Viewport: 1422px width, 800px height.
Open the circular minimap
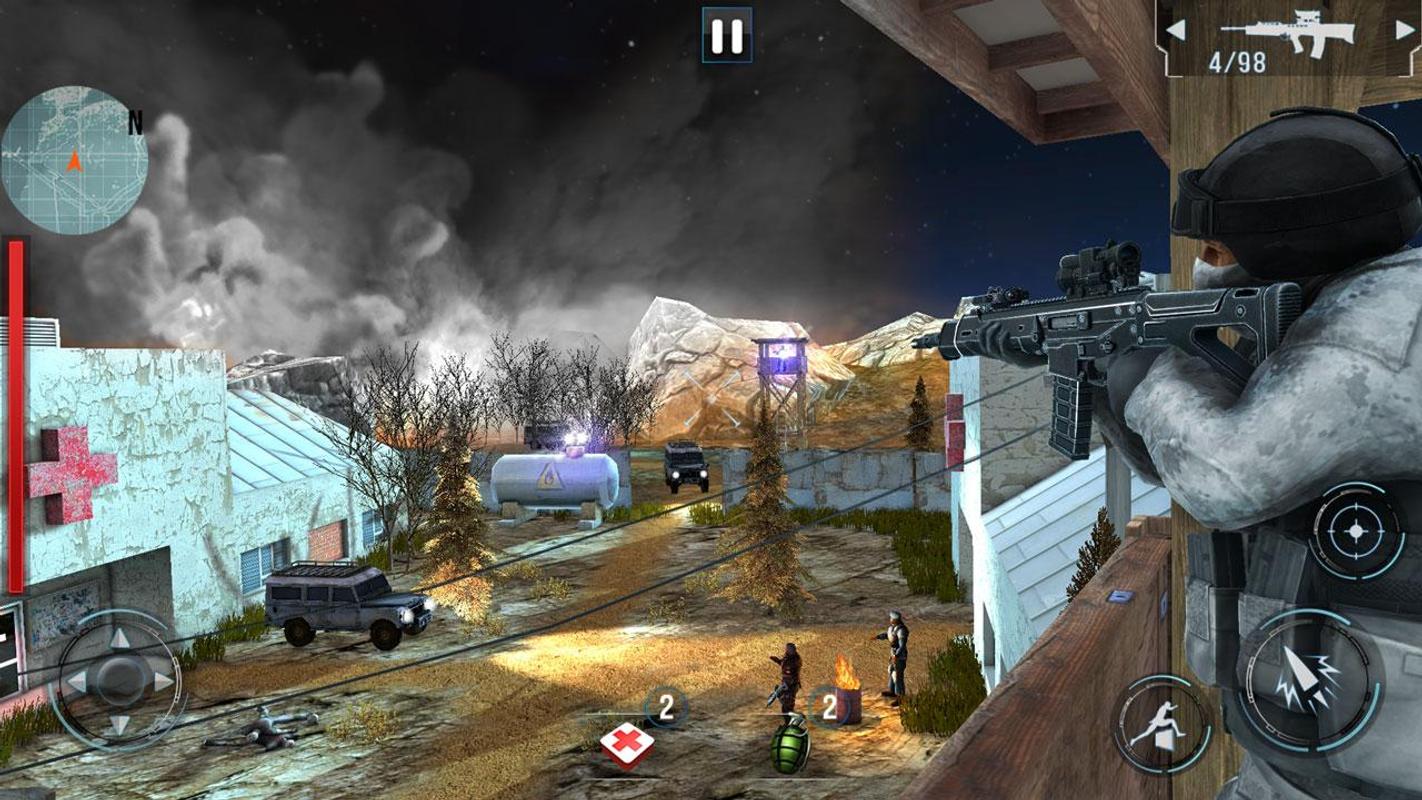74,160
